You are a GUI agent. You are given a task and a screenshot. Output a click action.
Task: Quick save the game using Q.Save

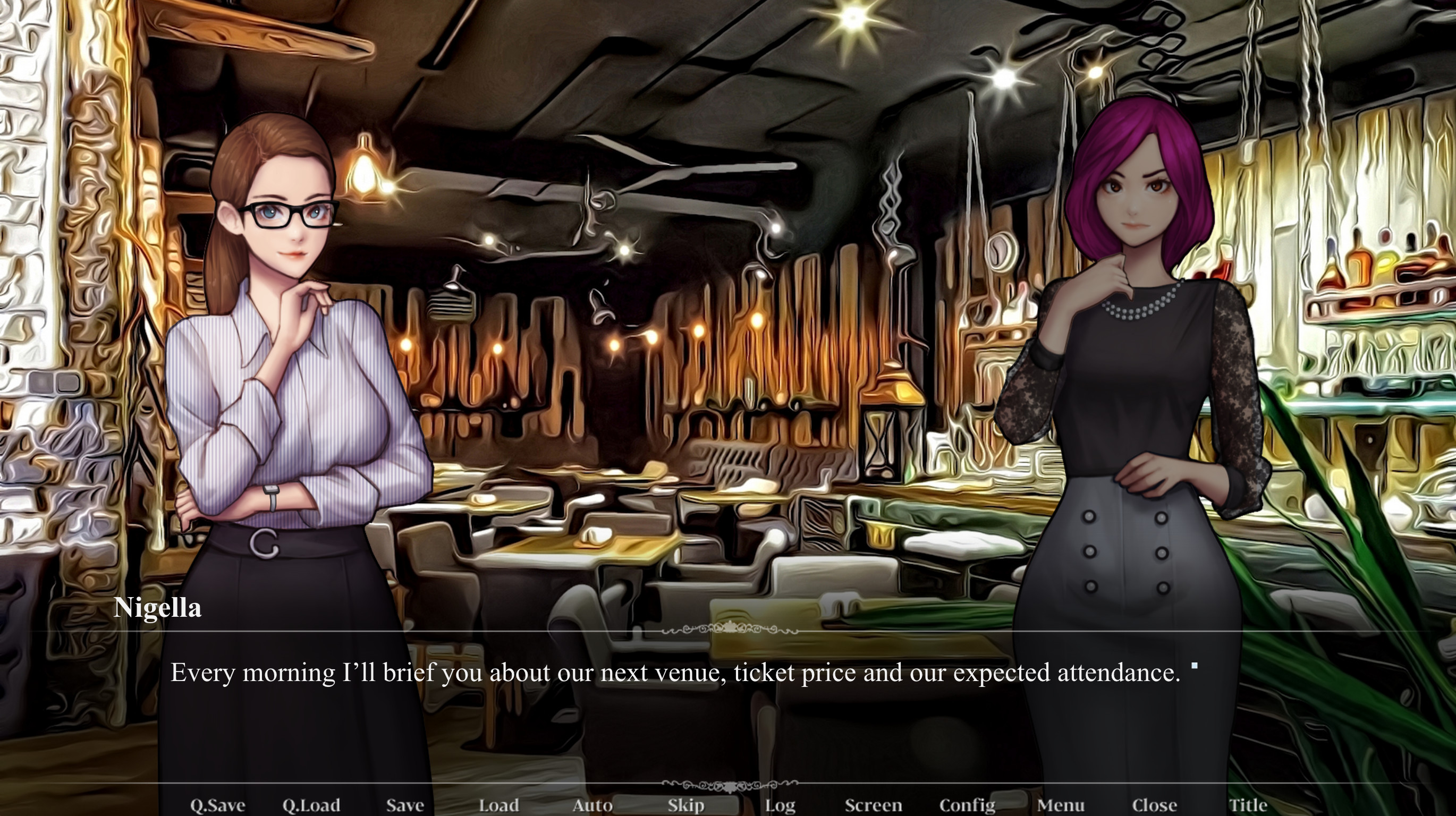[x=220, y=805]
